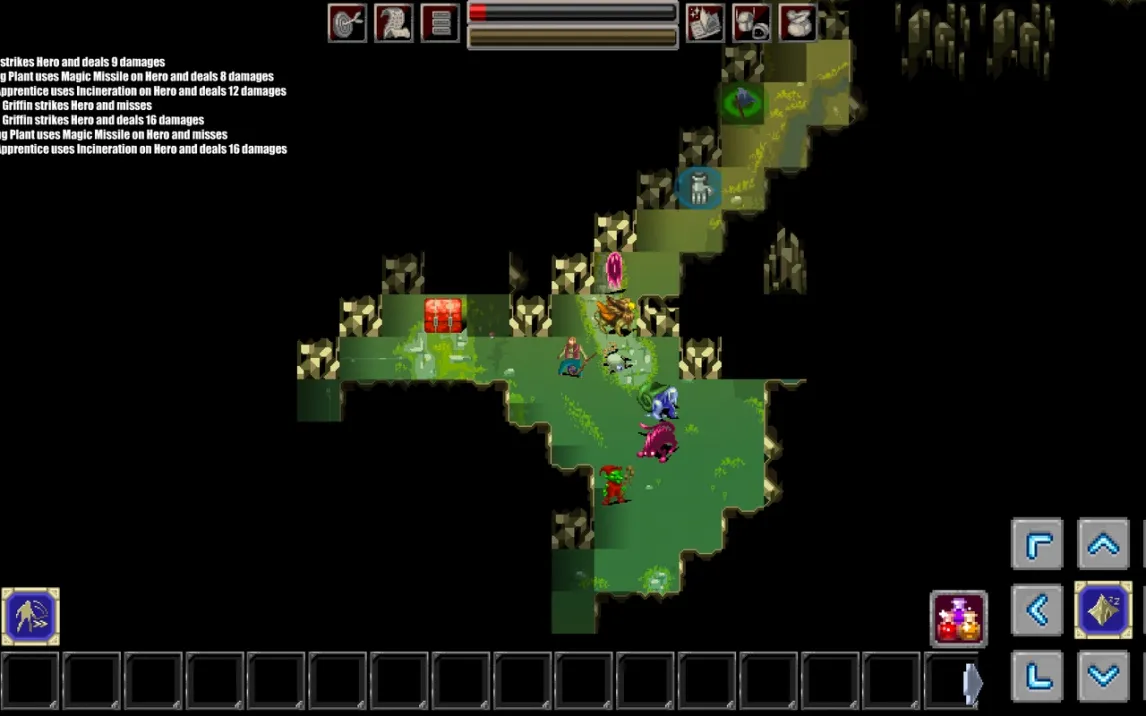Open the stacked-lines menu button
Image resolution: width=1146 pixels, height=716 pixels.
(440, 22)
